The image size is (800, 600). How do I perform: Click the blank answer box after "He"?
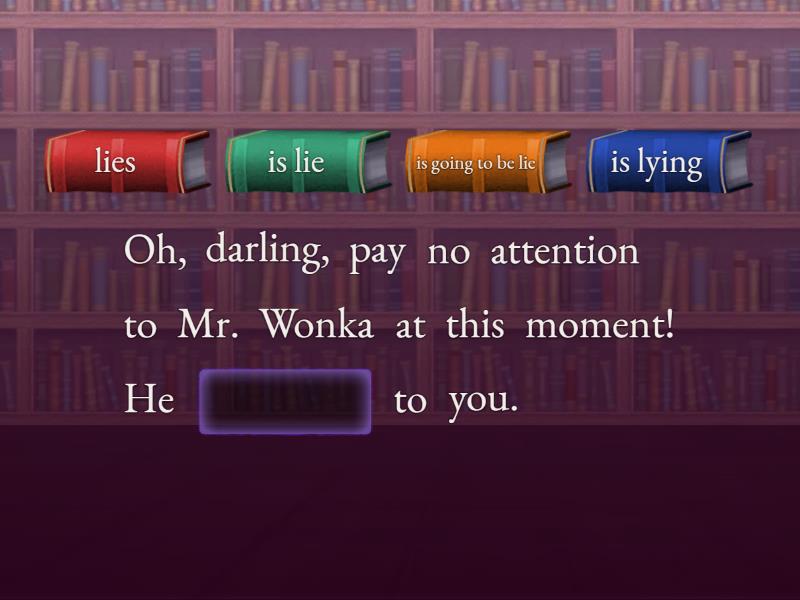(285, 401)
